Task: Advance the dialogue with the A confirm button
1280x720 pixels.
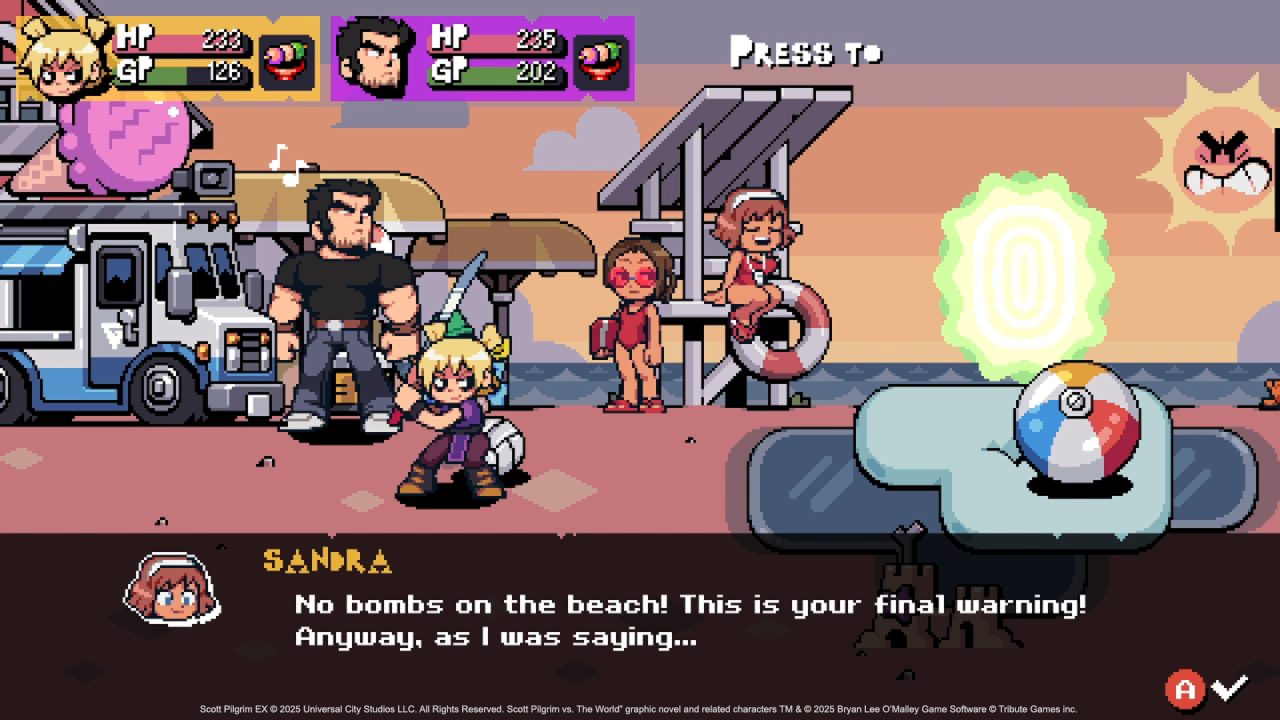Action: [x=1186, y=687]
